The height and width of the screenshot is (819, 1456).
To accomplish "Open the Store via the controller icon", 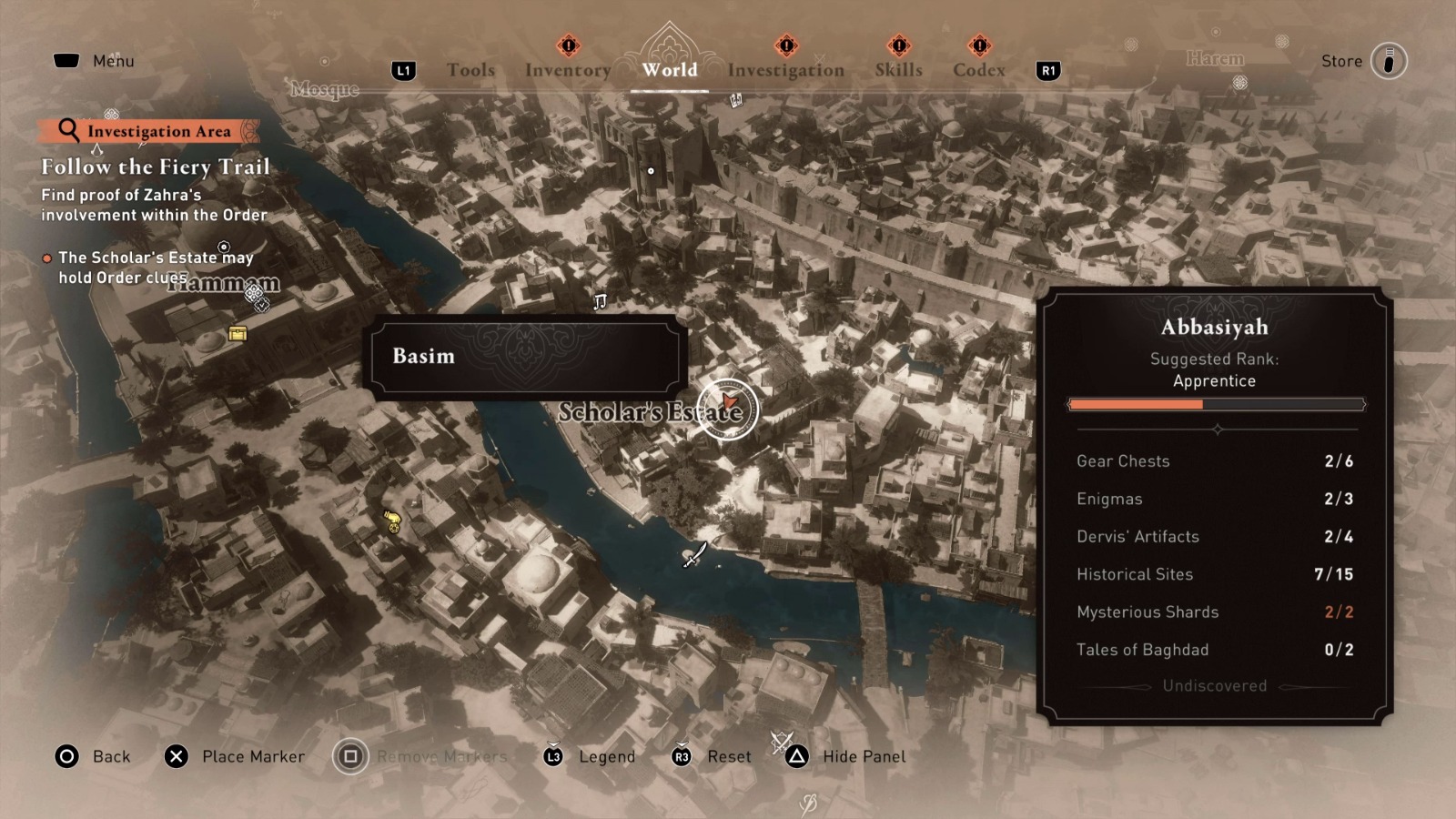I will pos(1388,60).
